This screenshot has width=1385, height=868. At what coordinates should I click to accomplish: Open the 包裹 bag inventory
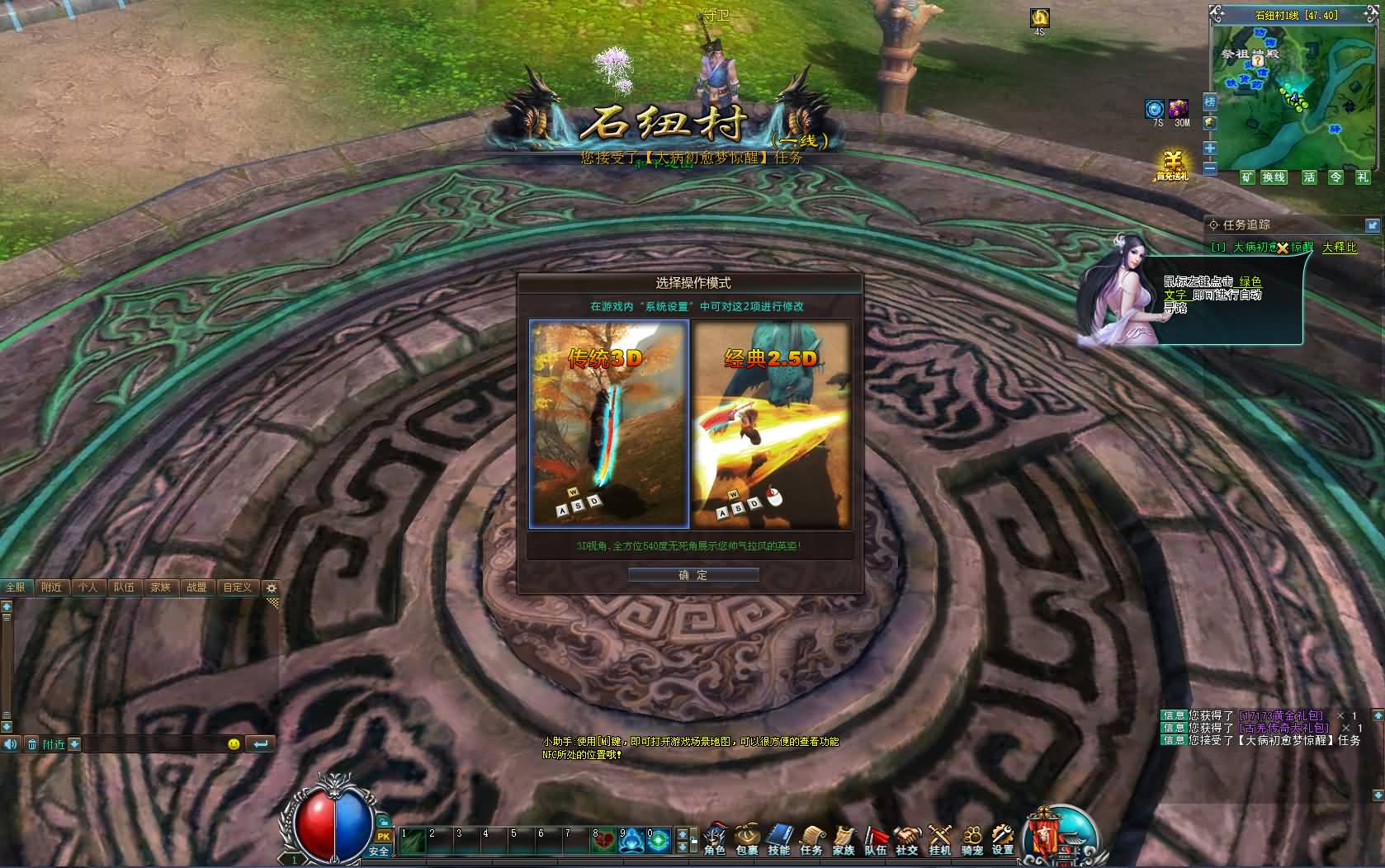click(x=747, y=838)
